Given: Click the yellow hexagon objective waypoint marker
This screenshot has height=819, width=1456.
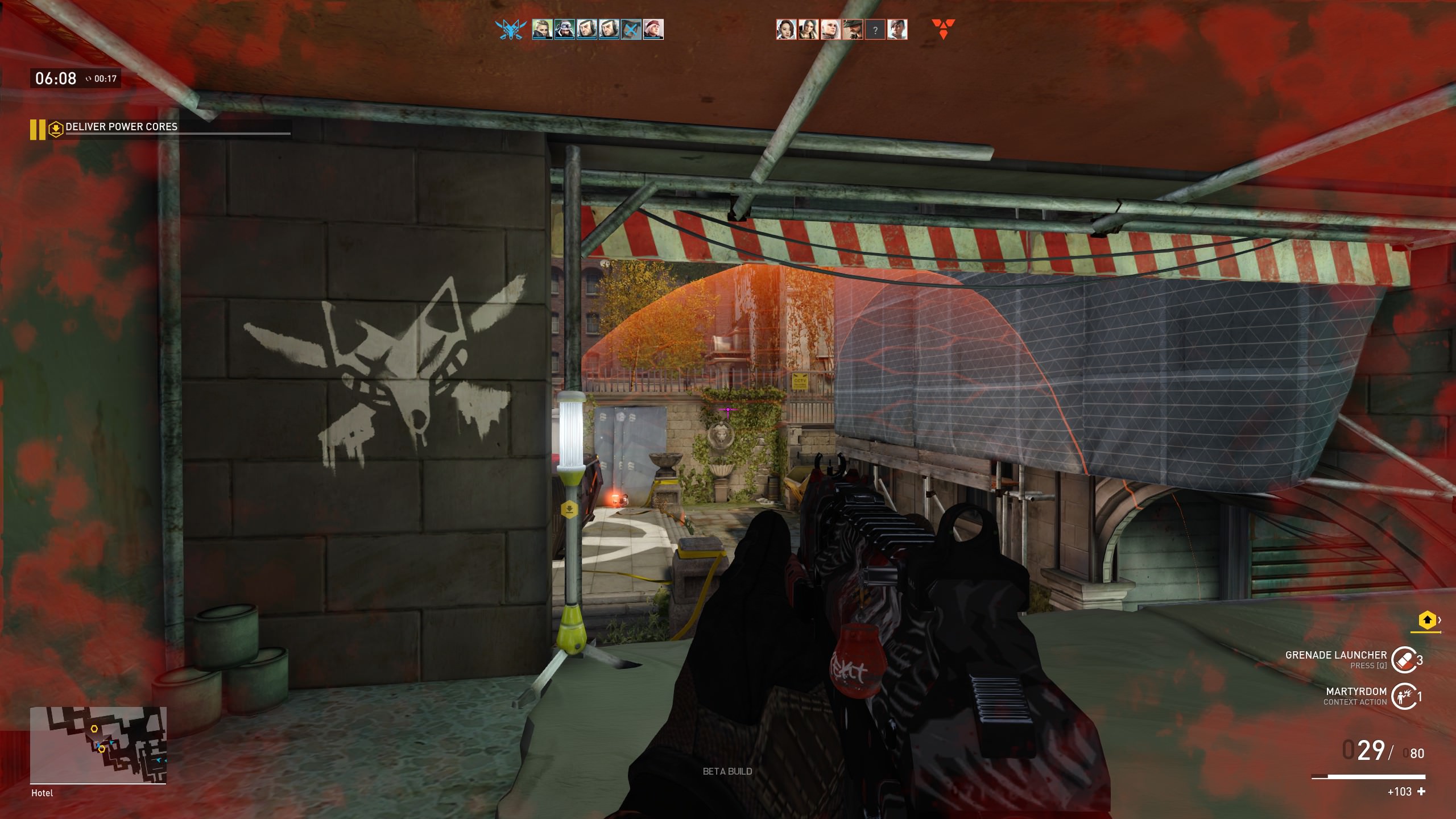Looking at the screenshot, I should click(569, 509).
